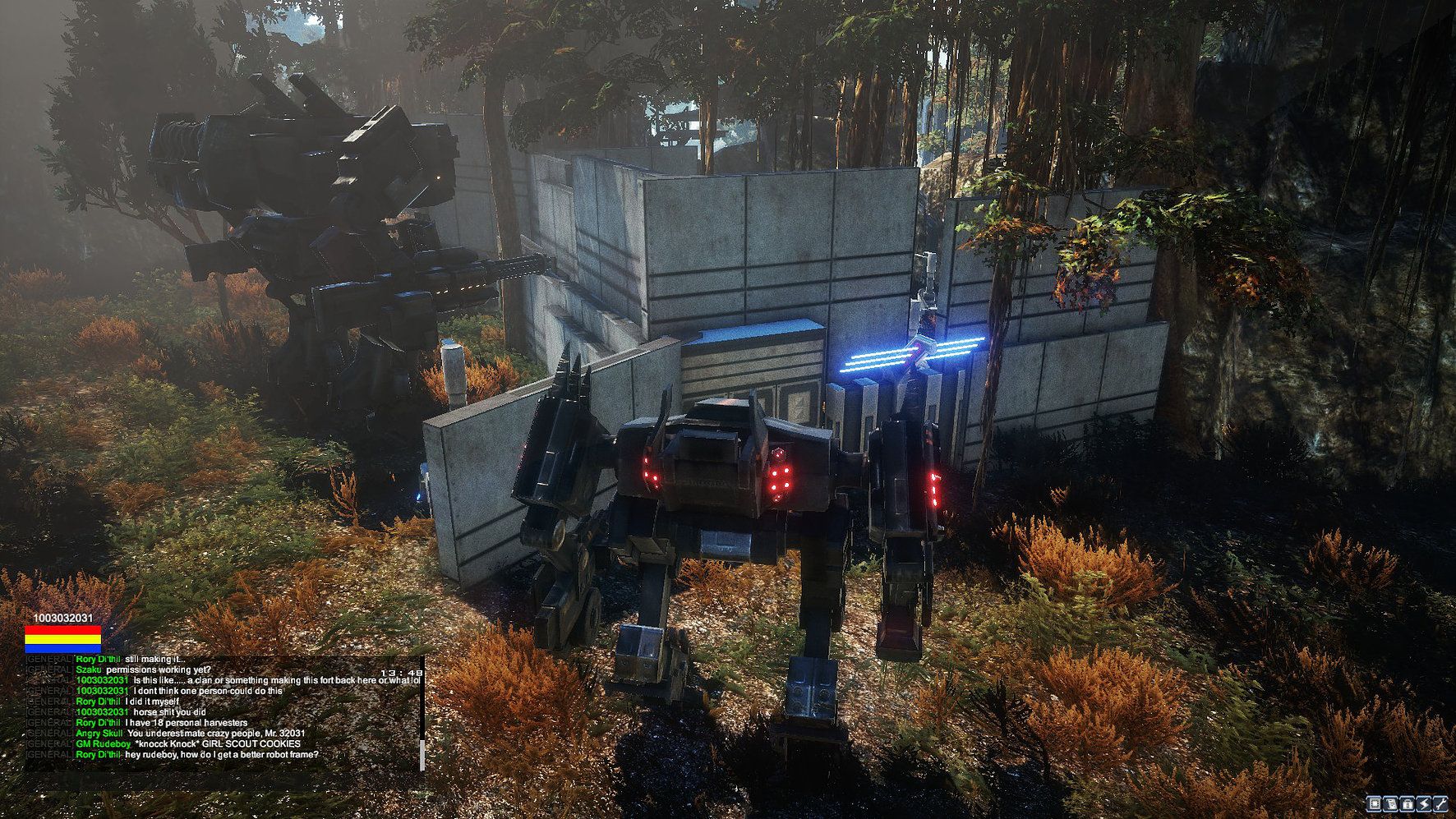Select the leftmost chip module icon
Screen dimensions: 1456x819
(1373, 803)
